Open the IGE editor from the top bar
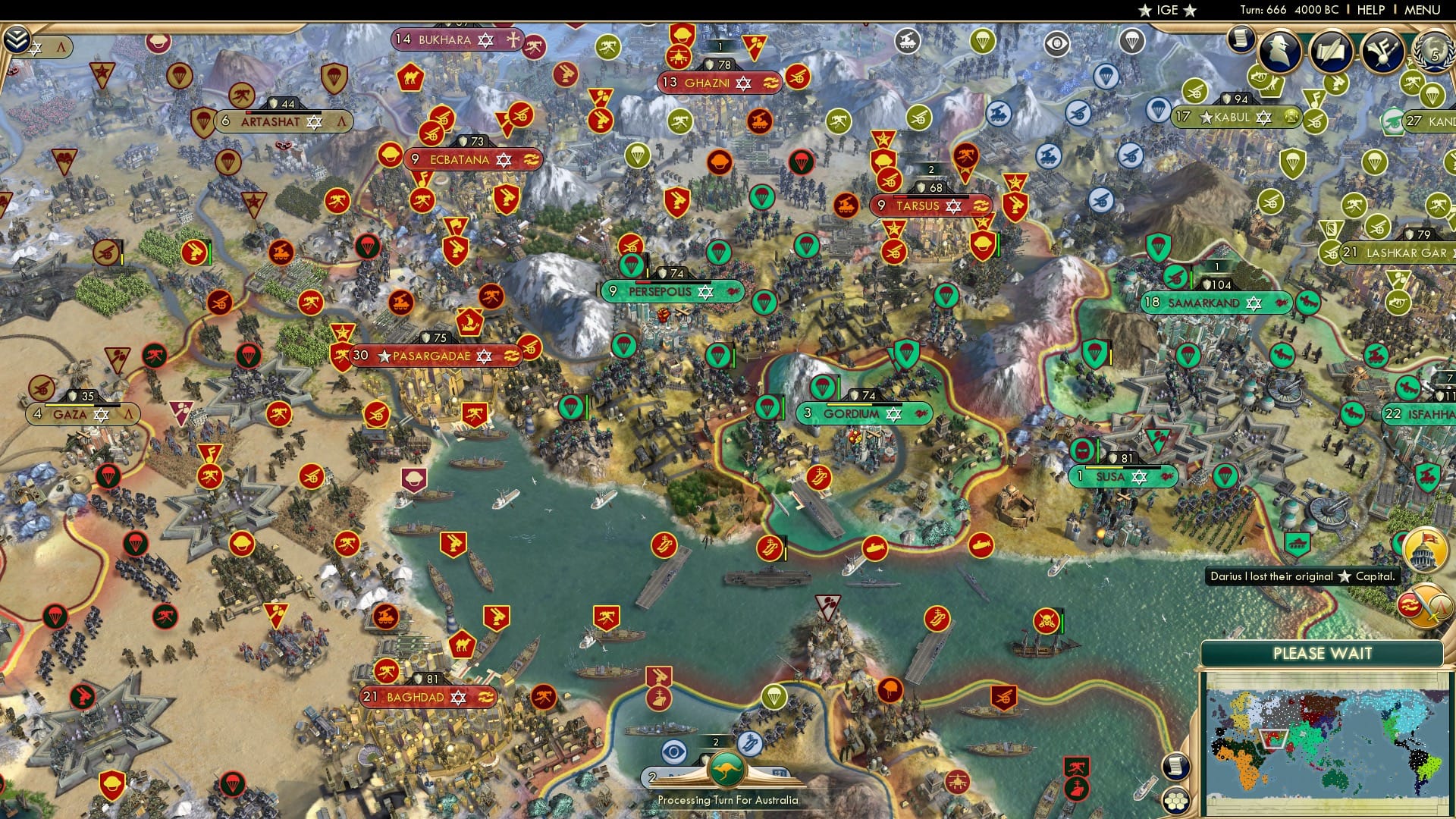 click(x=1168, y=11)
